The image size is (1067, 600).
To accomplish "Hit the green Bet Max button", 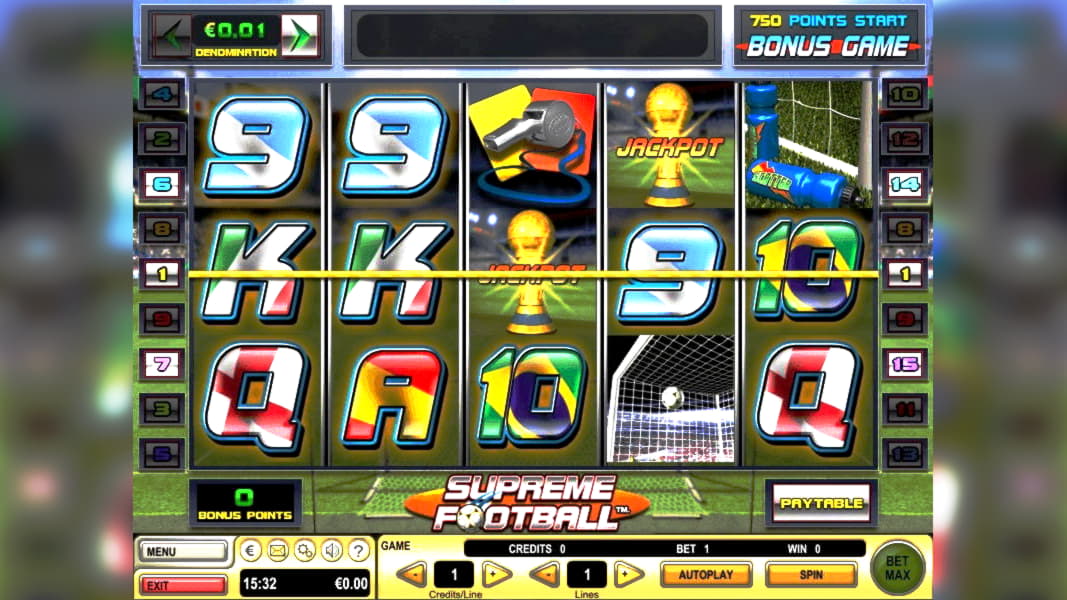I will (898, 568).
